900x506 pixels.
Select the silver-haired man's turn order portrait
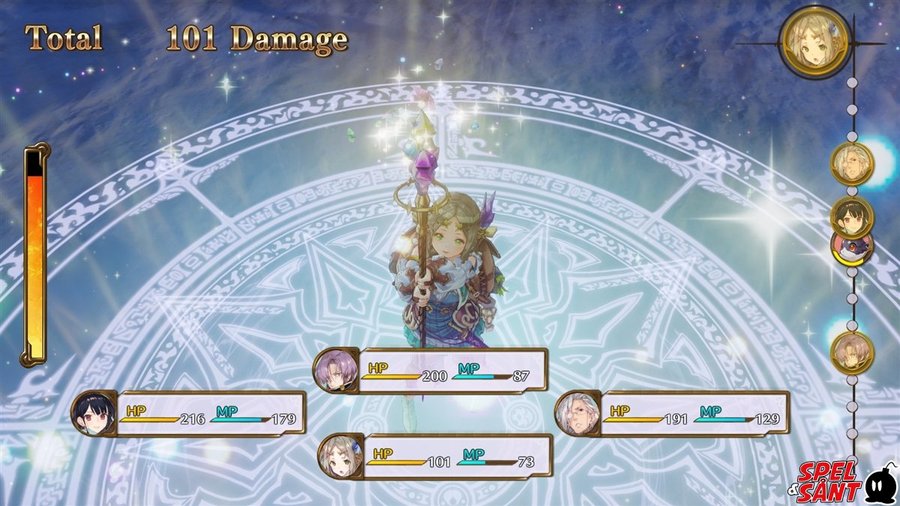coord(852,164)
